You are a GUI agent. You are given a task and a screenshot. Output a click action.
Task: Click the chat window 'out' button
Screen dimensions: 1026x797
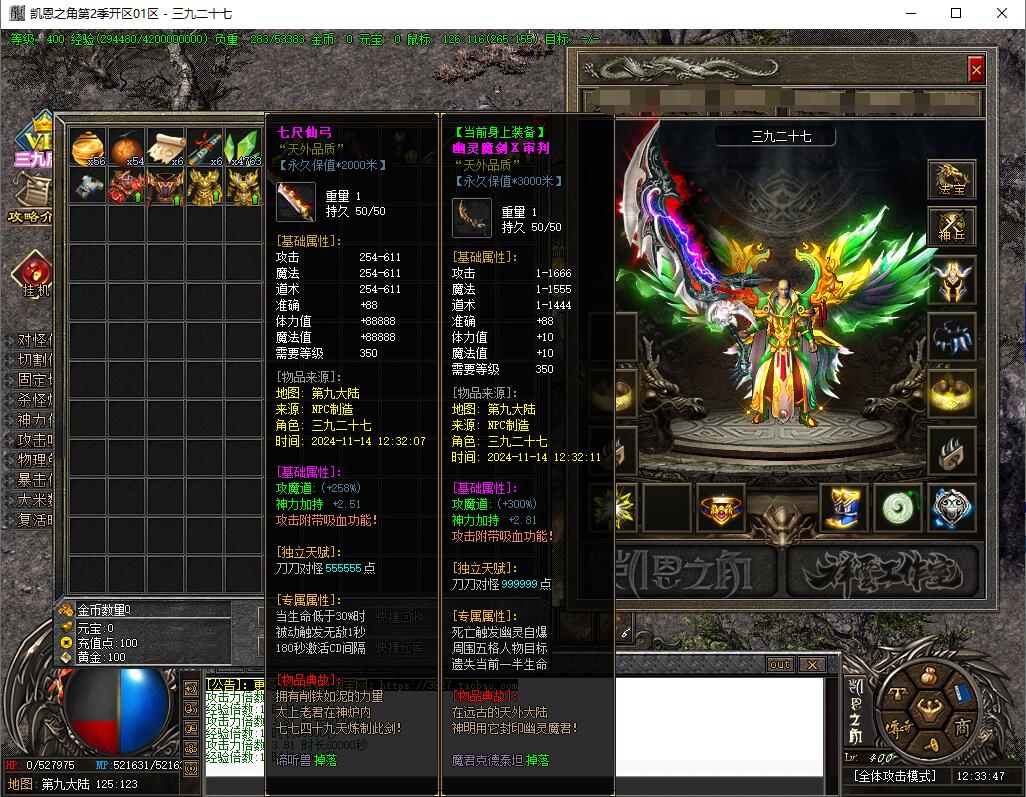[779, 665]
